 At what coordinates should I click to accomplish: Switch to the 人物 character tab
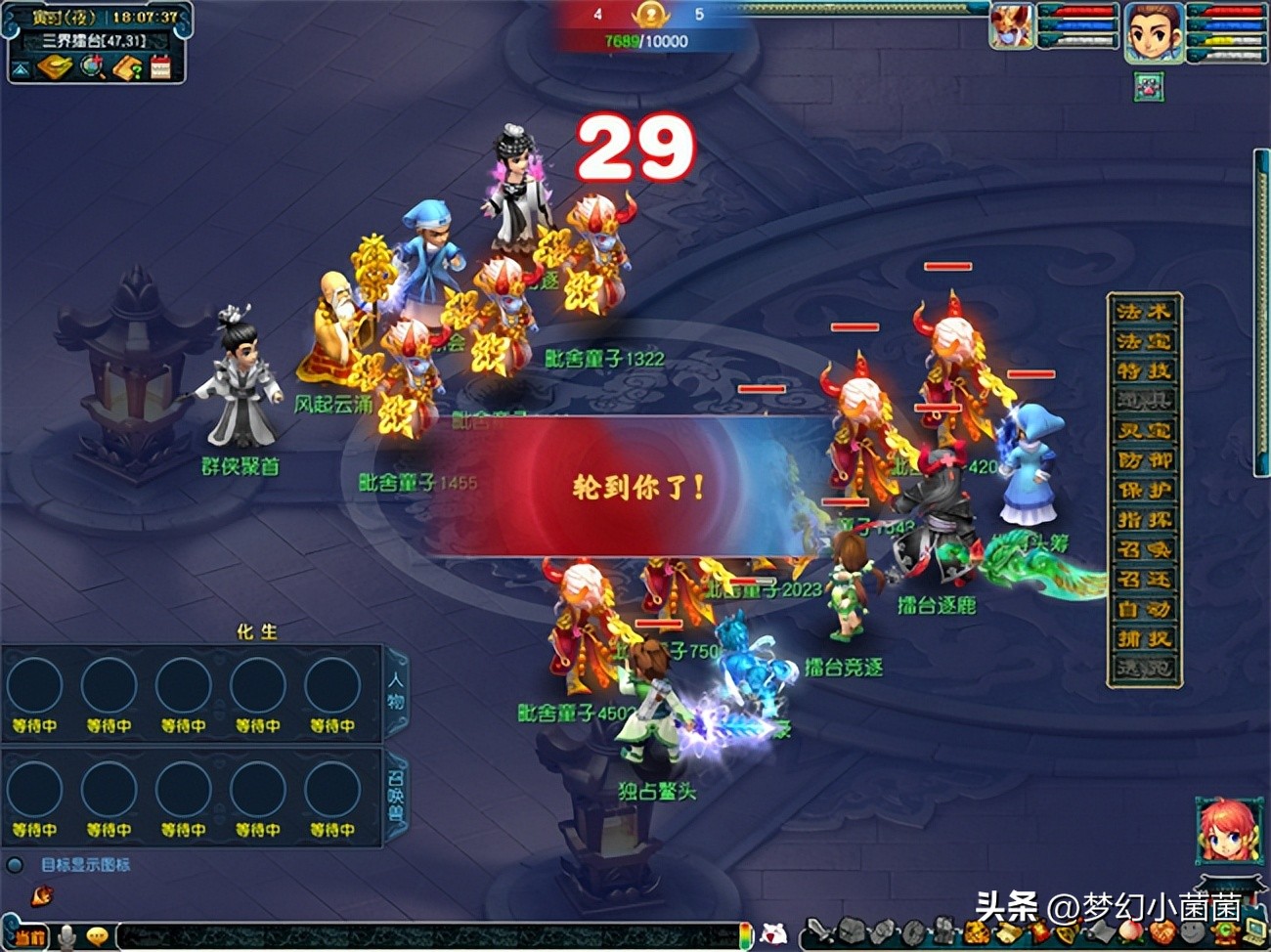pos(396,688)
